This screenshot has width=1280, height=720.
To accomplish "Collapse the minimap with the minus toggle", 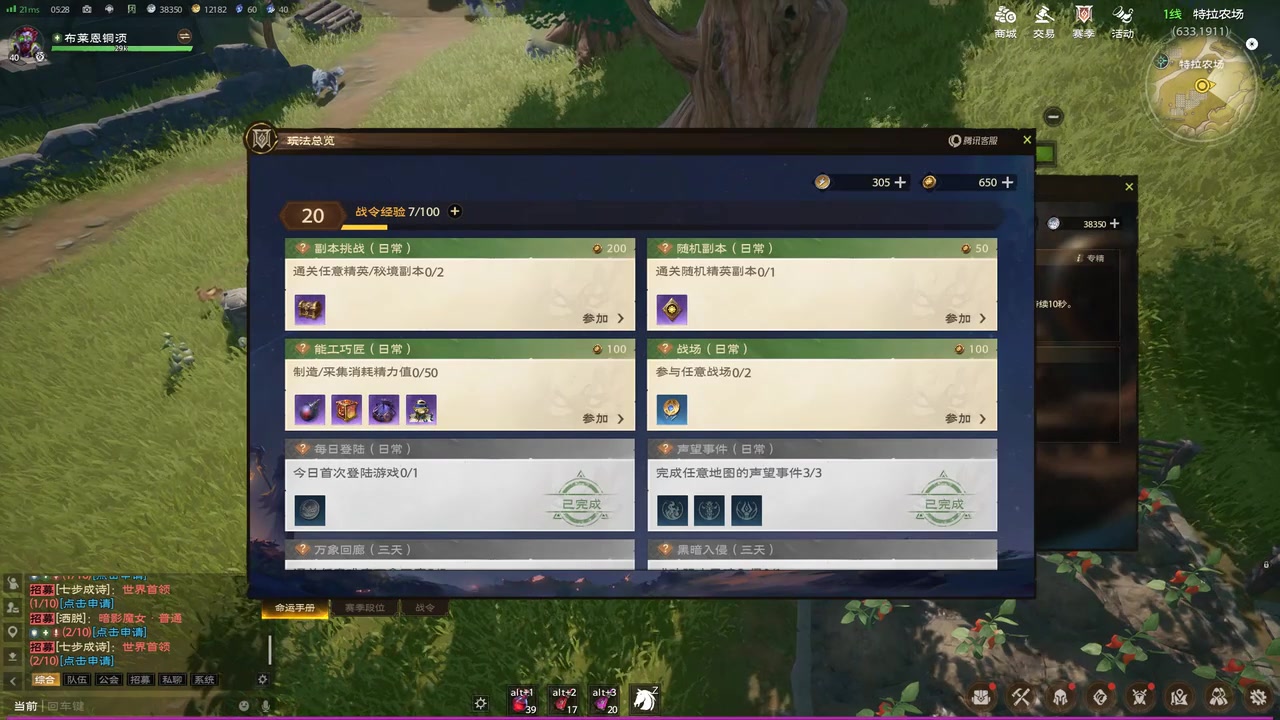I will pyautogui.click(x=1053, y=116).
